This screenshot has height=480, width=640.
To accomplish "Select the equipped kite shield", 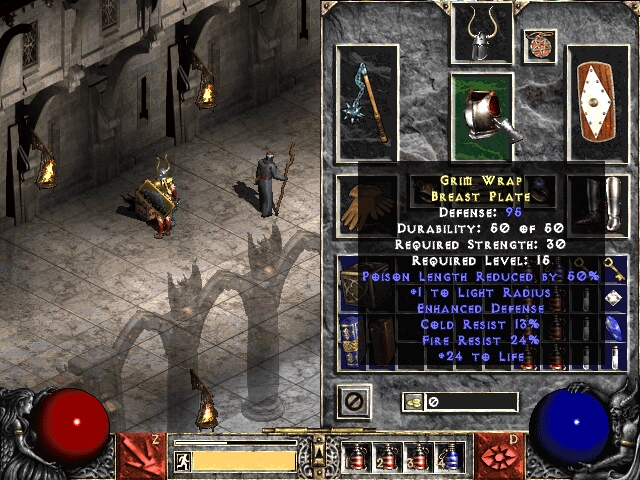I will coord(597,103).
